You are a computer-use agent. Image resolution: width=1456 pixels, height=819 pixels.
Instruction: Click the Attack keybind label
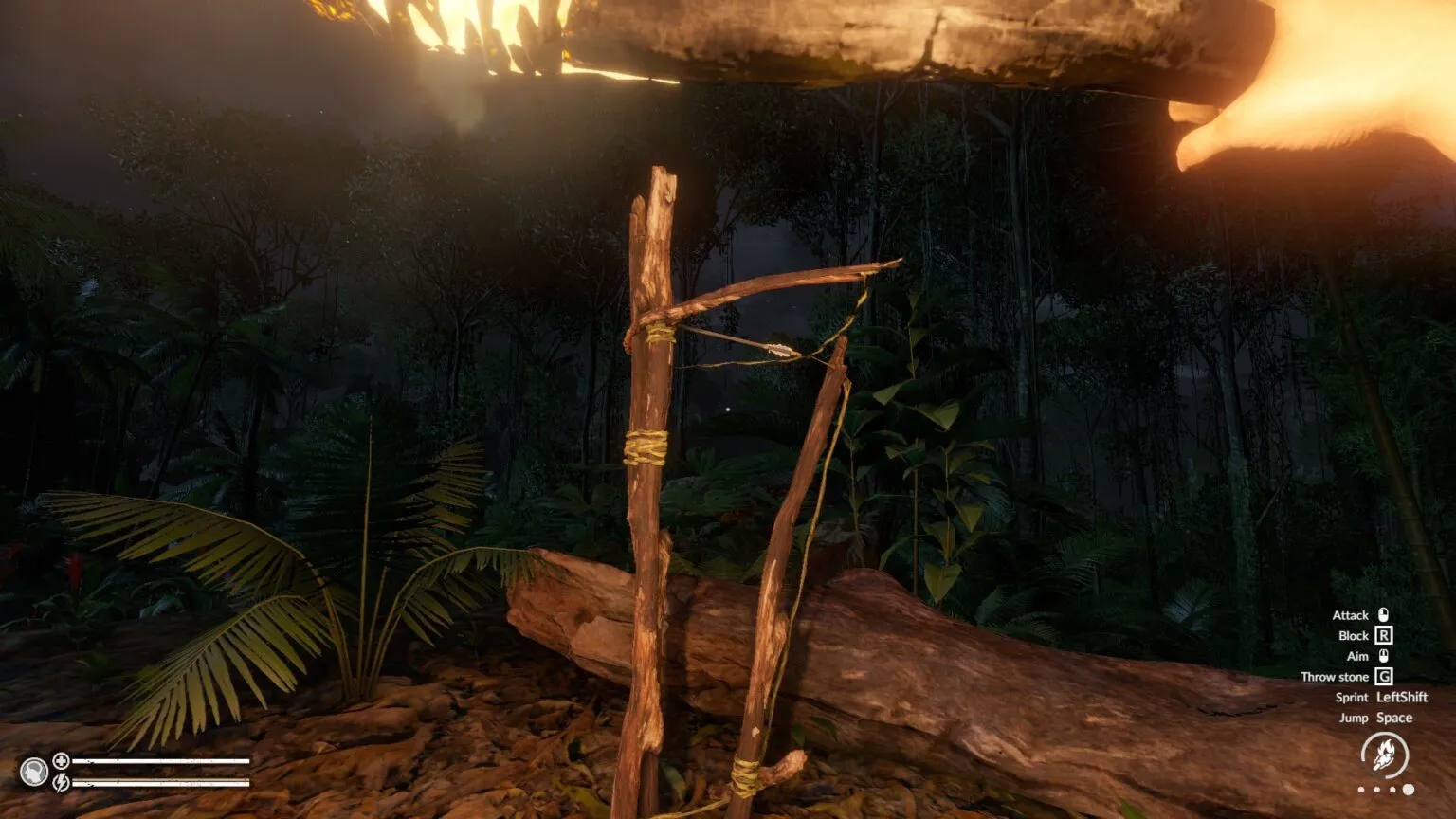pos(1351,615)
